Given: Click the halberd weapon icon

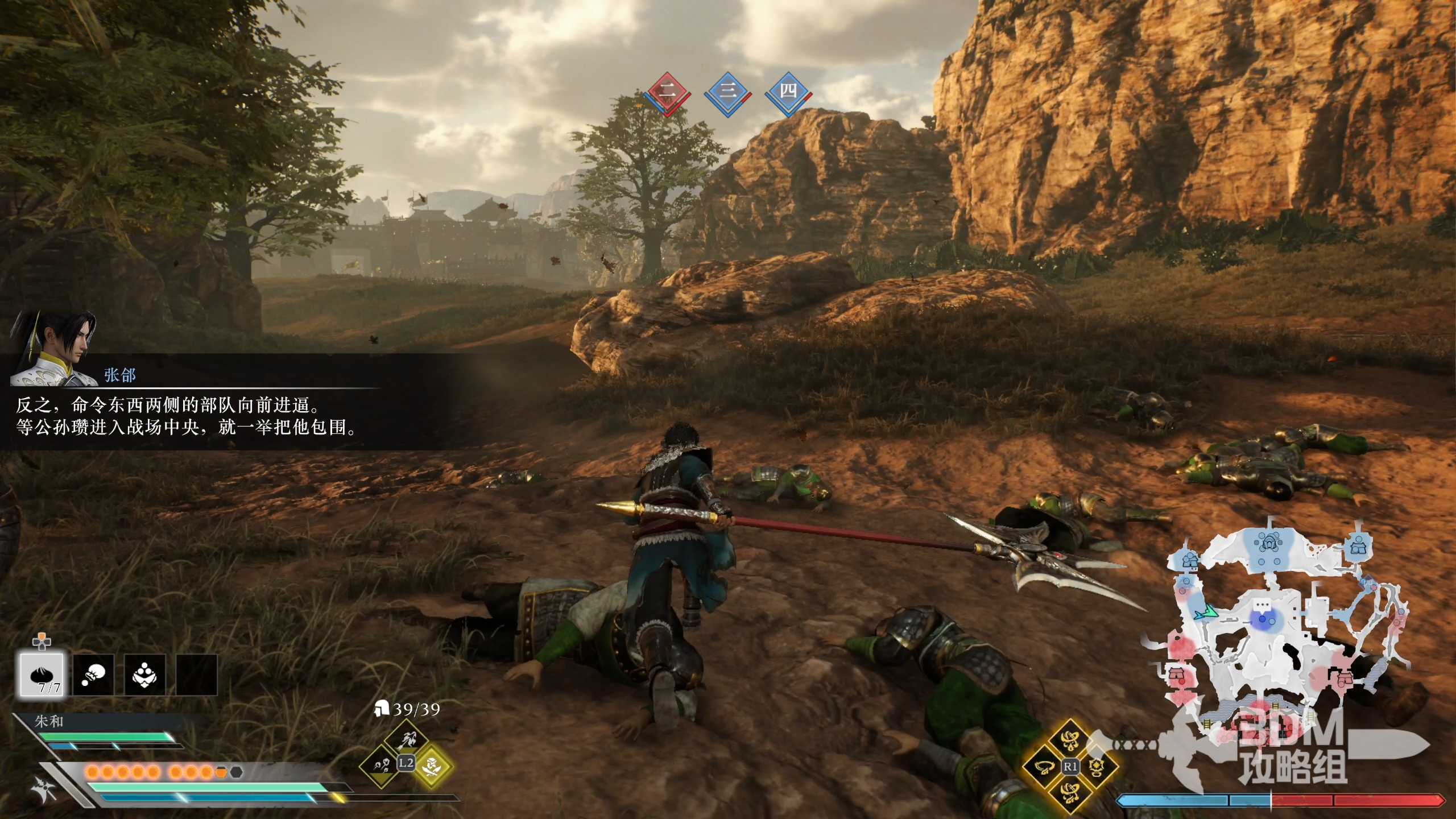Looking at the screenshot, I should (44, 788).
